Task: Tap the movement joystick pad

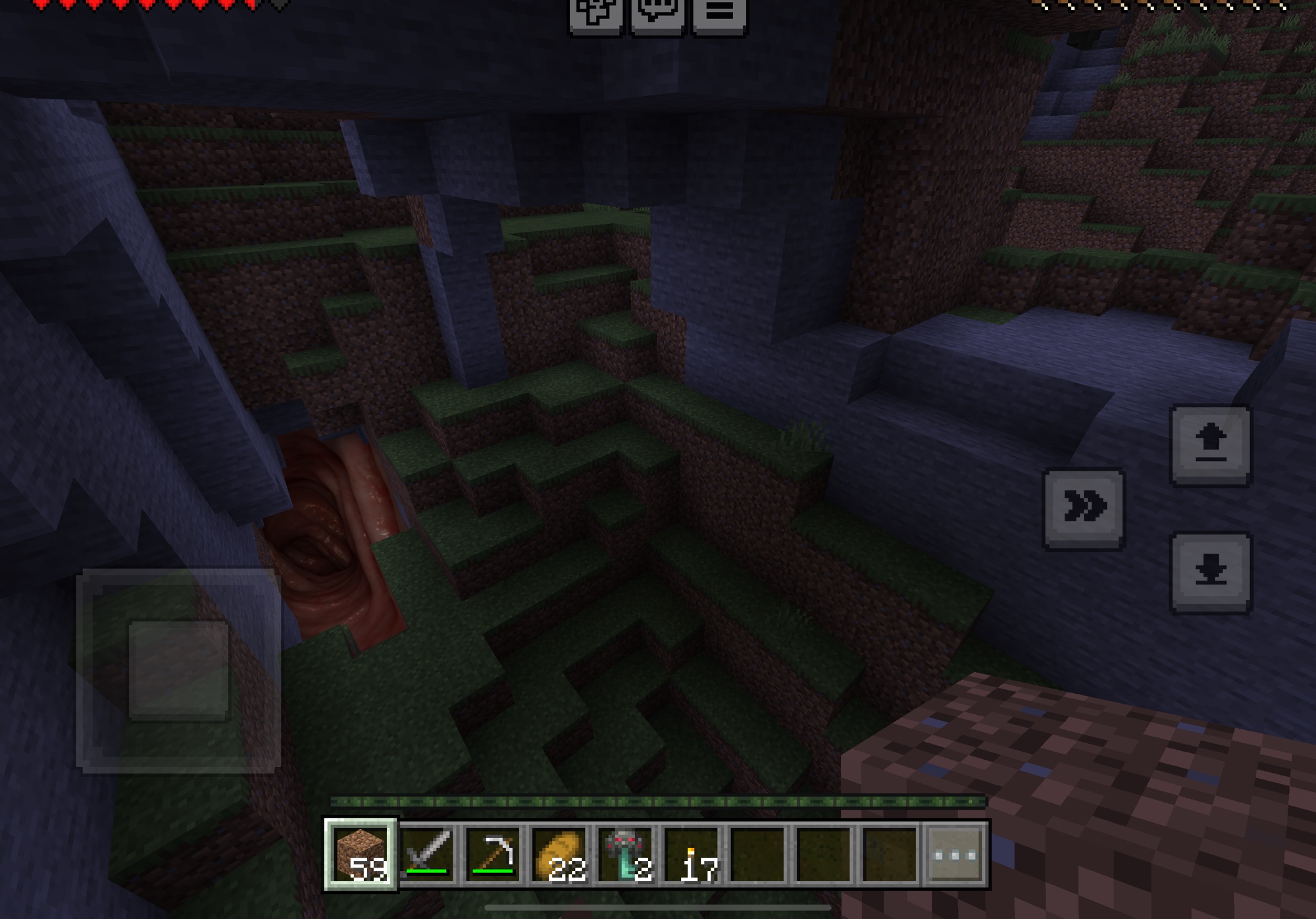Action: pos(179,670)
